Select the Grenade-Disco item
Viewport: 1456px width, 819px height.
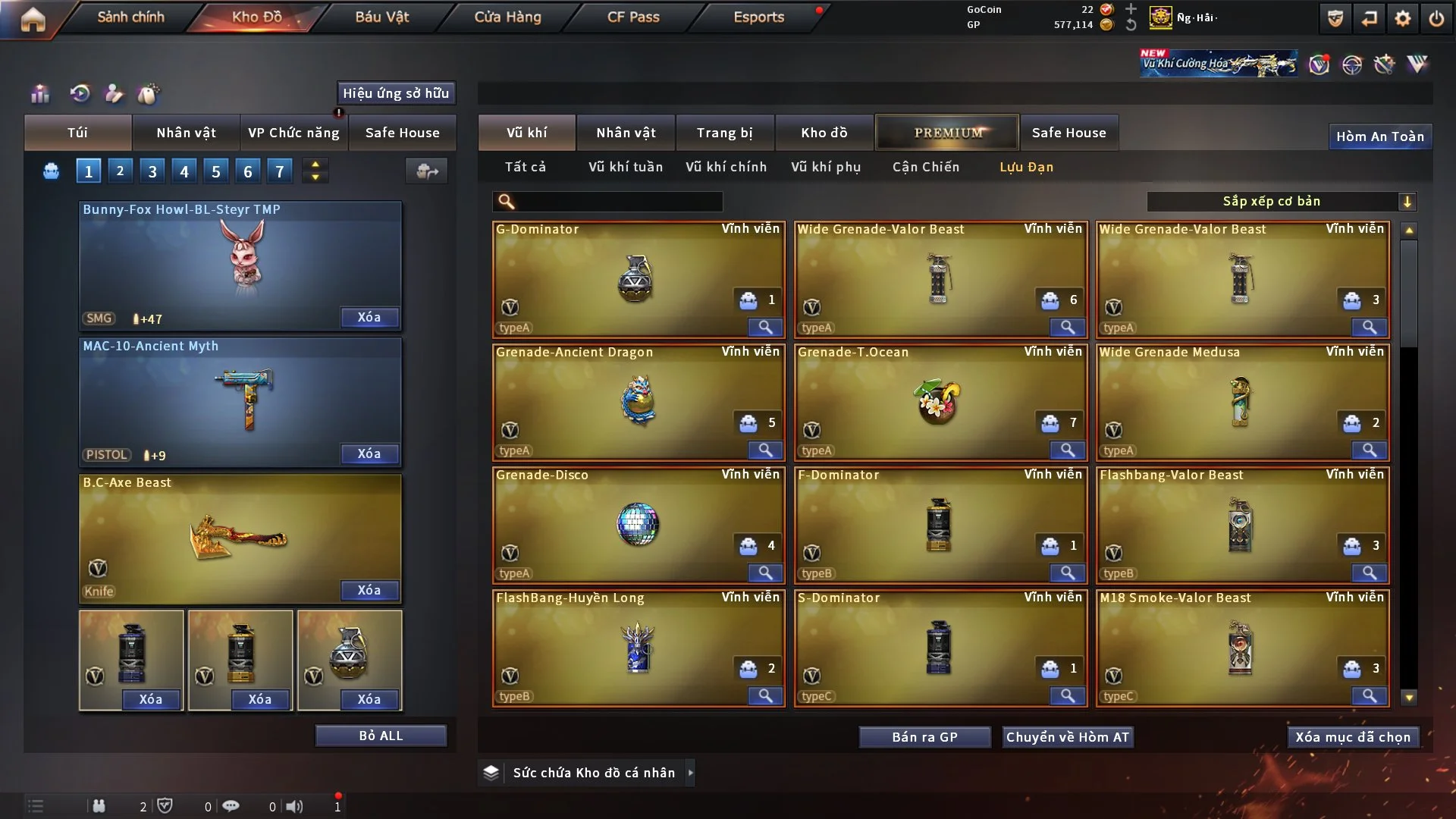637,525
